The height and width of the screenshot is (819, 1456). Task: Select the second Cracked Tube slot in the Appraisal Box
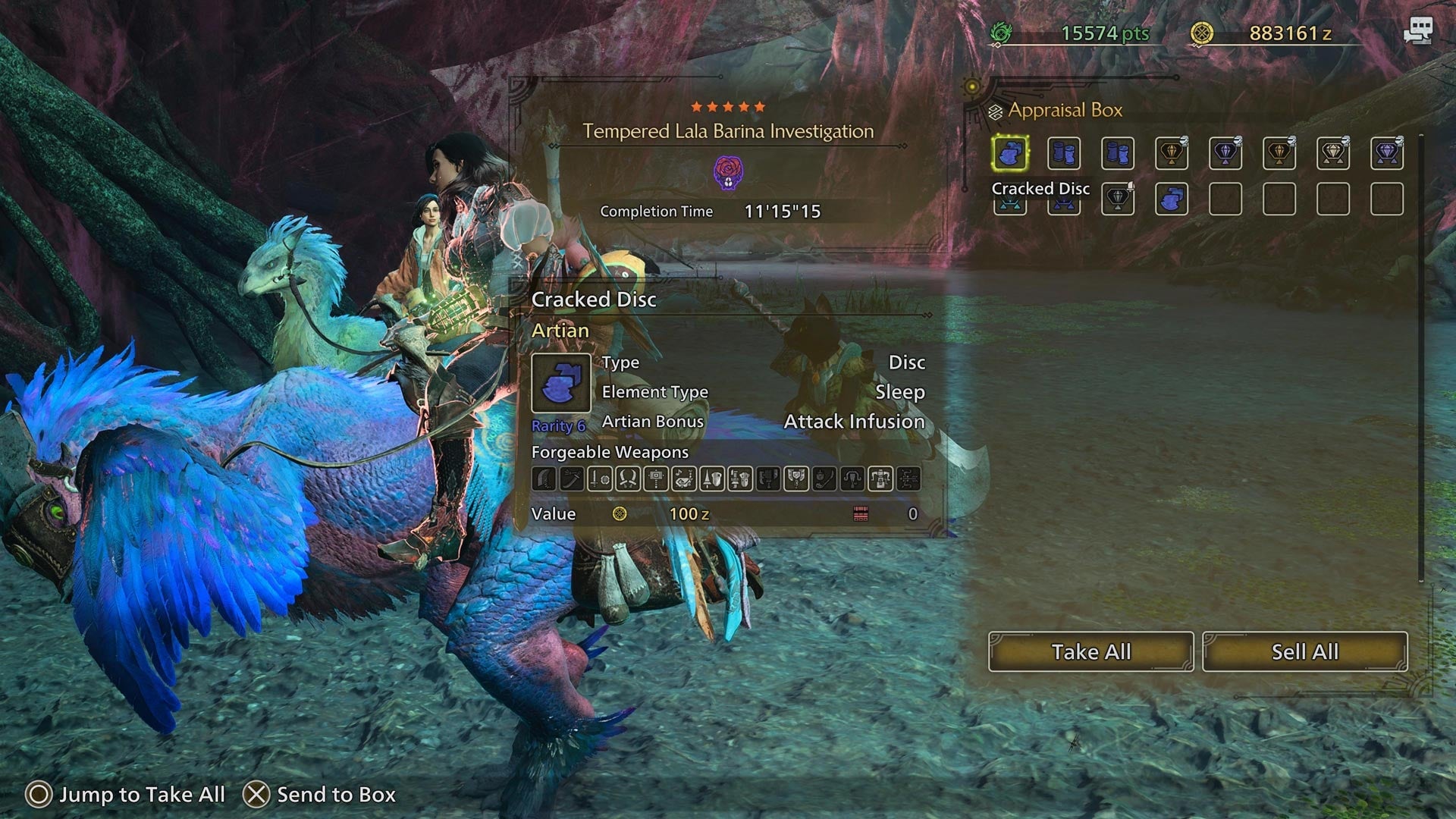point(1118,153)
